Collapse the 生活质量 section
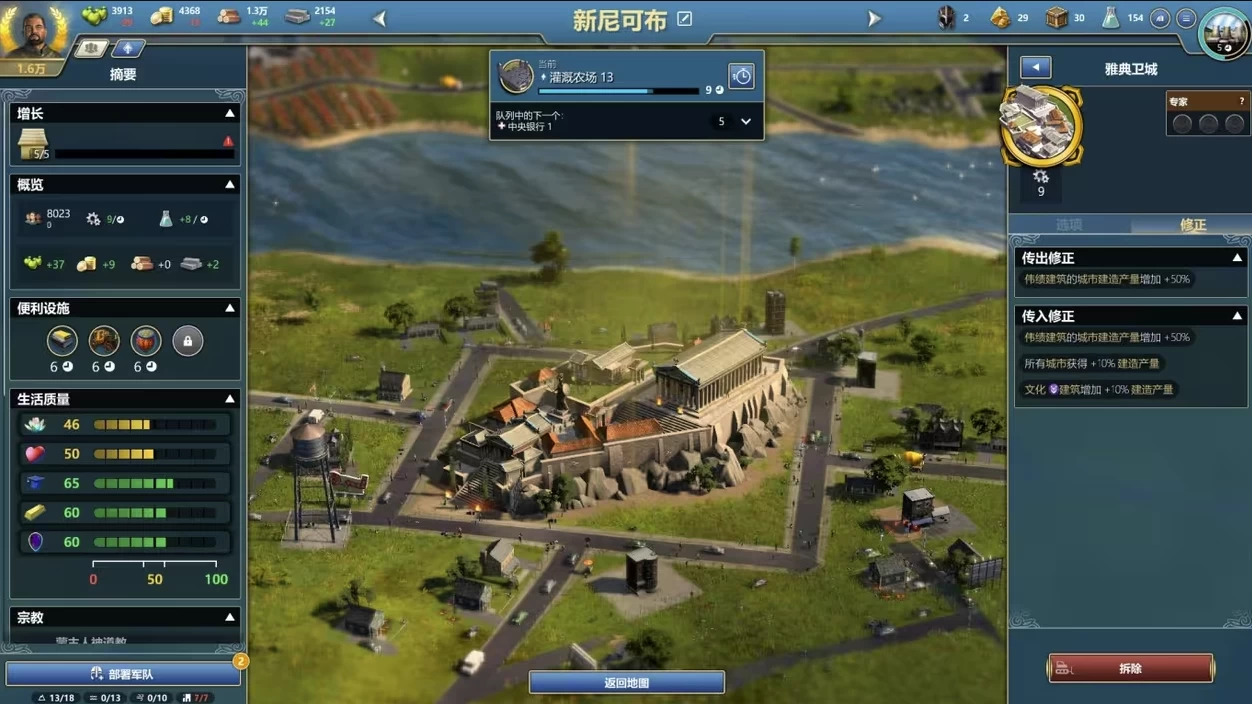 coord(230,399)
